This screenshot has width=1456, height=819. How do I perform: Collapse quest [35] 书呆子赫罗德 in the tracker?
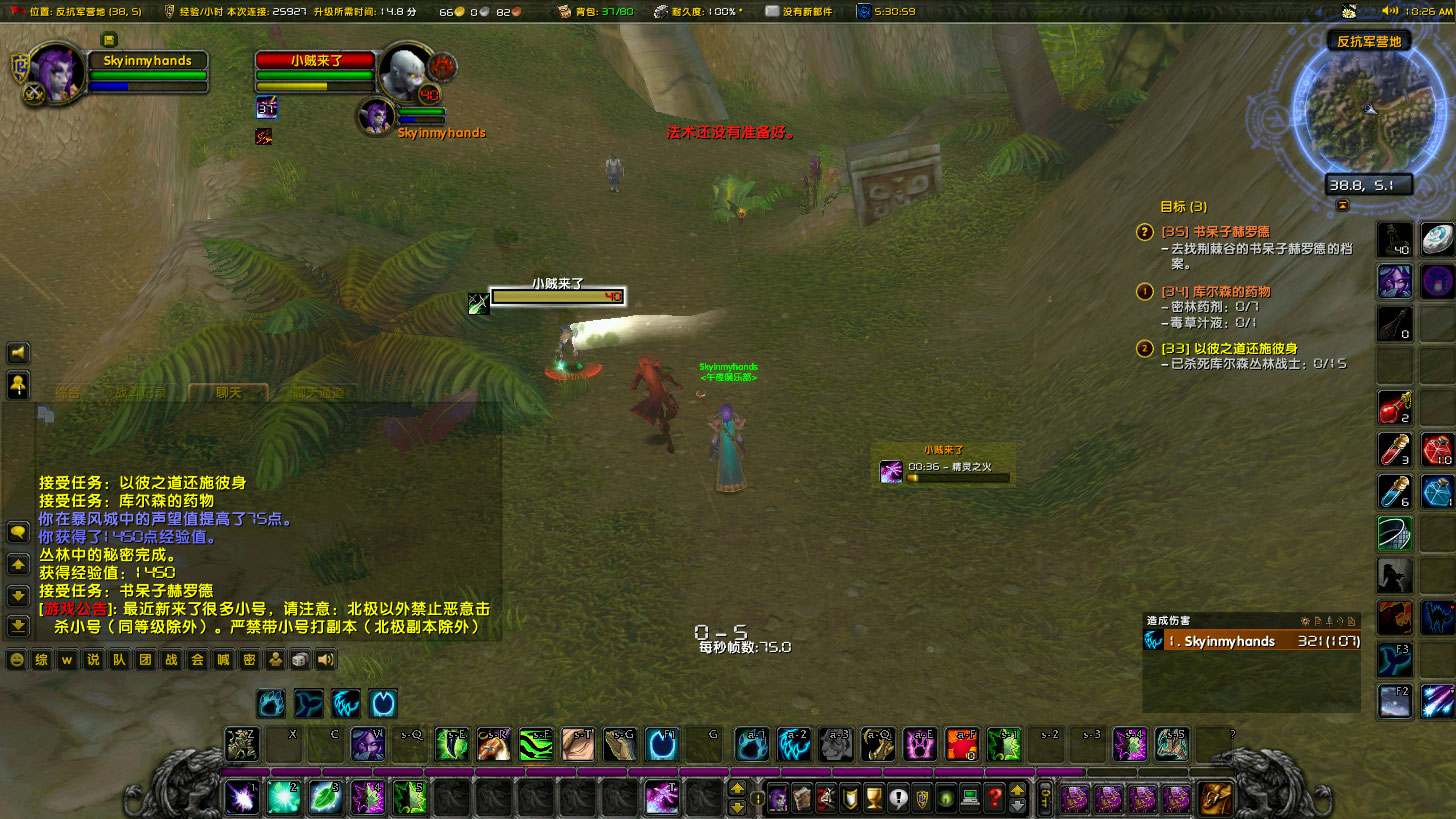coord(1146,232)
